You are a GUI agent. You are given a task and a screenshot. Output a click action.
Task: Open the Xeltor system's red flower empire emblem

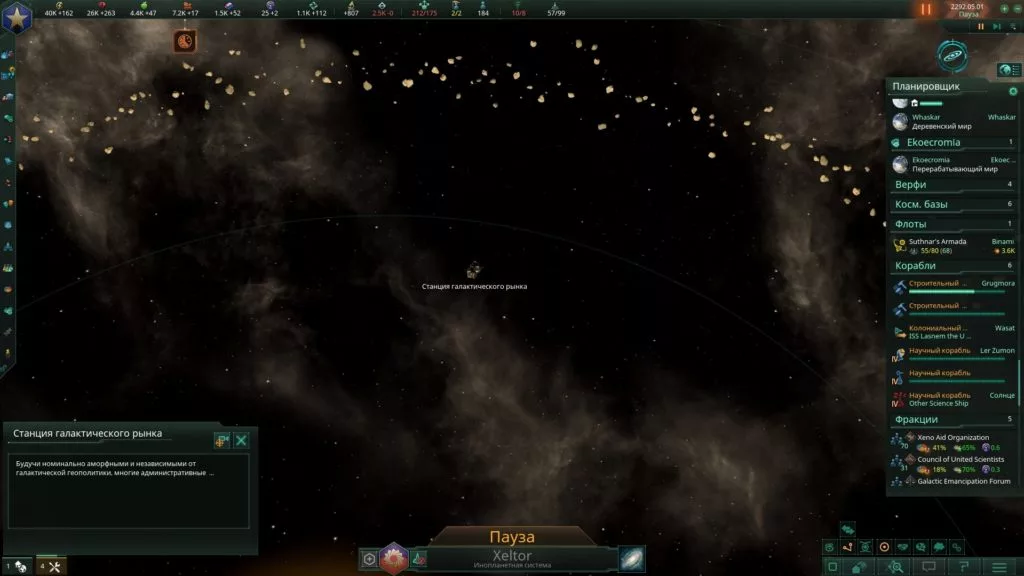[392, 559]
